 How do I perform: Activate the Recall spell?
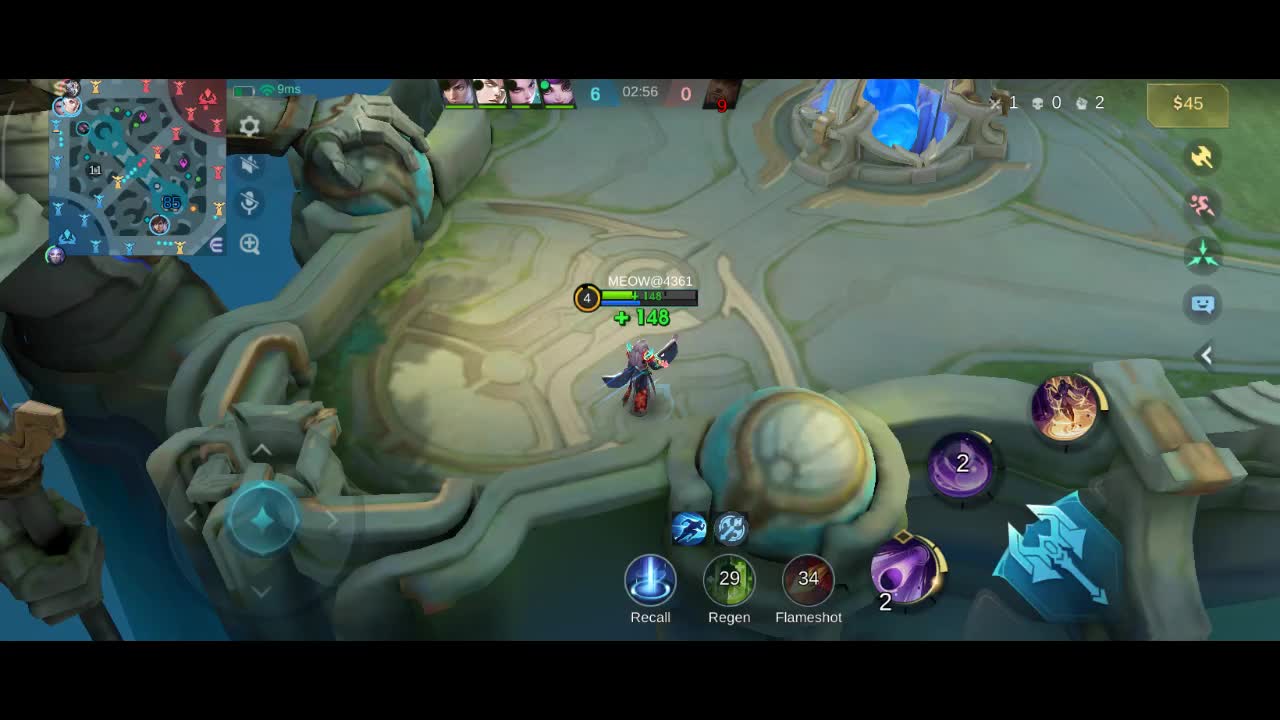650,580
